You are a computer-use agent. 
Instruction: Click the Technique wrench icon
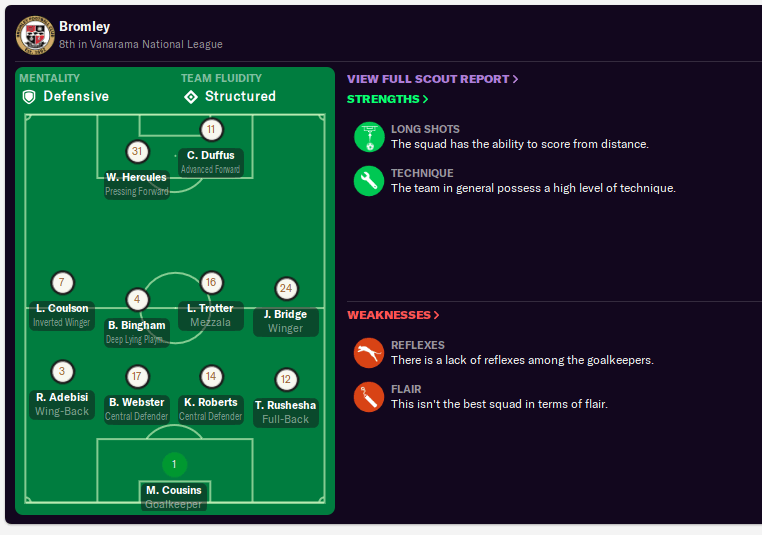pos(369,181)
